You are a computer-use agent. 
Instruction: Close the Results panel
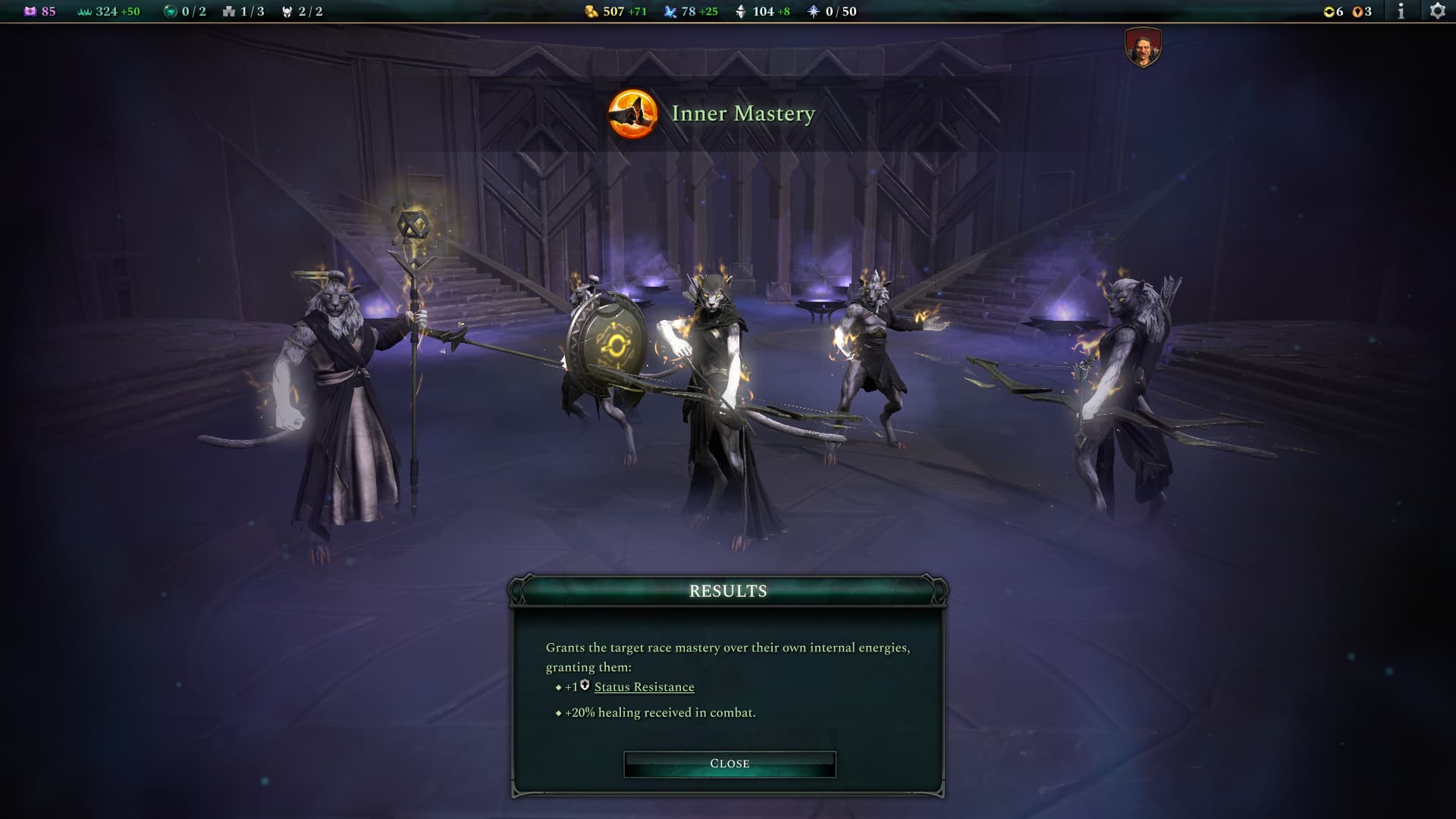pos(729,764)
